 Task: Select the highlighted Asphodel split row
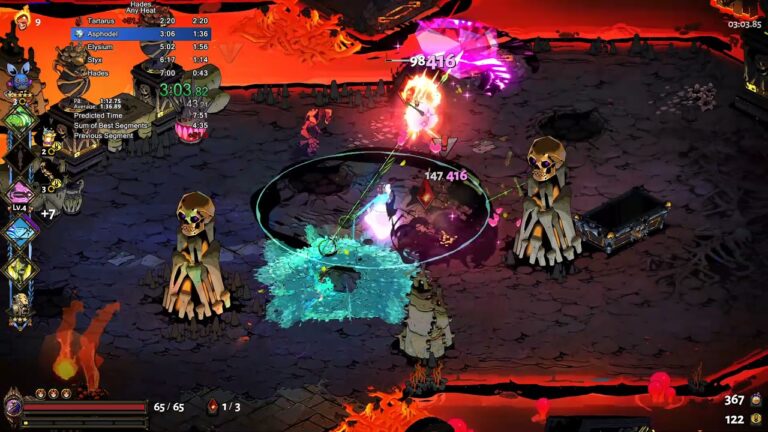pos(140,33)
